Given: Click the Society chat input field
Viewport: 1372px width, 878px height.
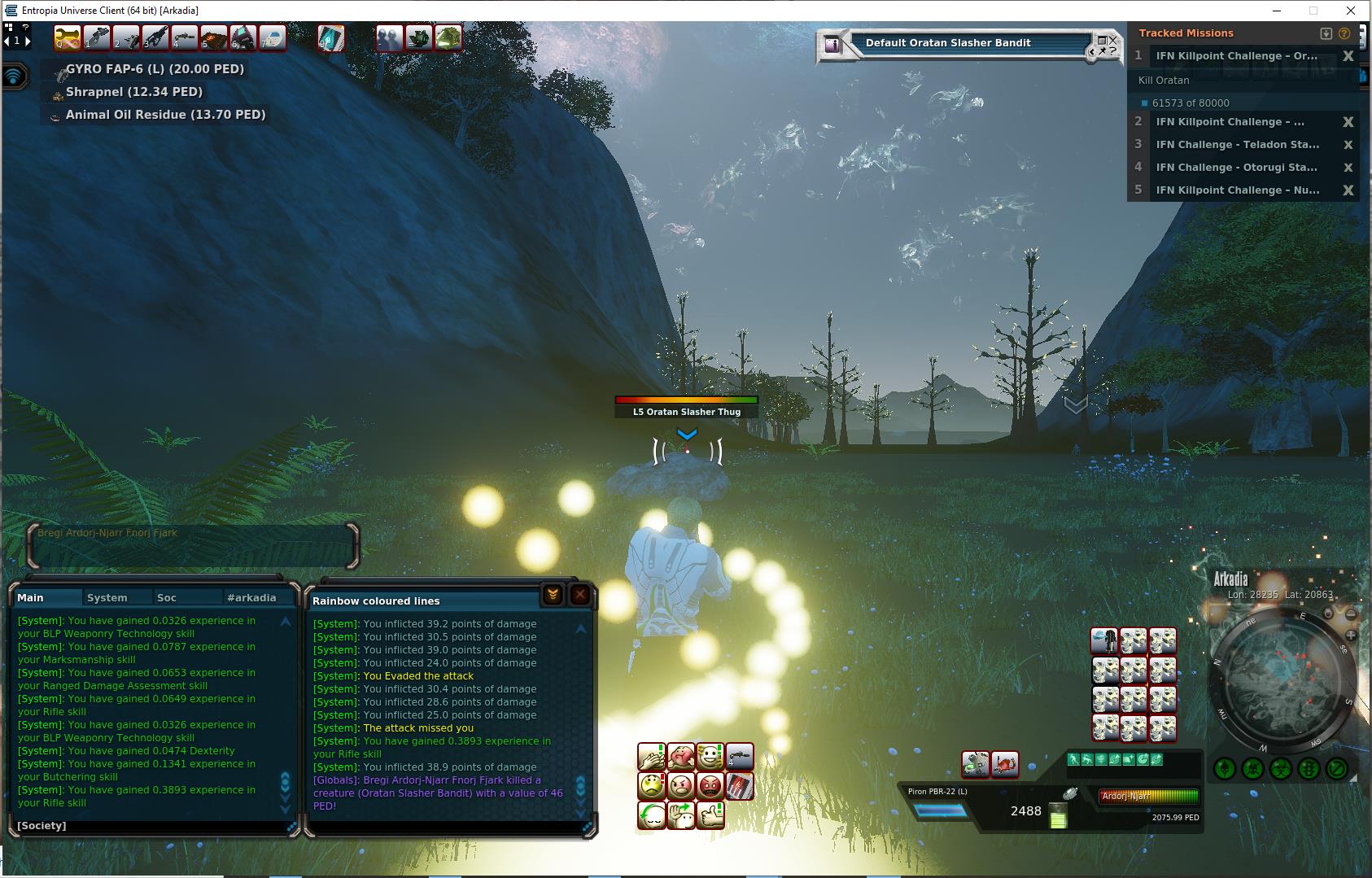Looking at the screenshot, I should (155, 825).
